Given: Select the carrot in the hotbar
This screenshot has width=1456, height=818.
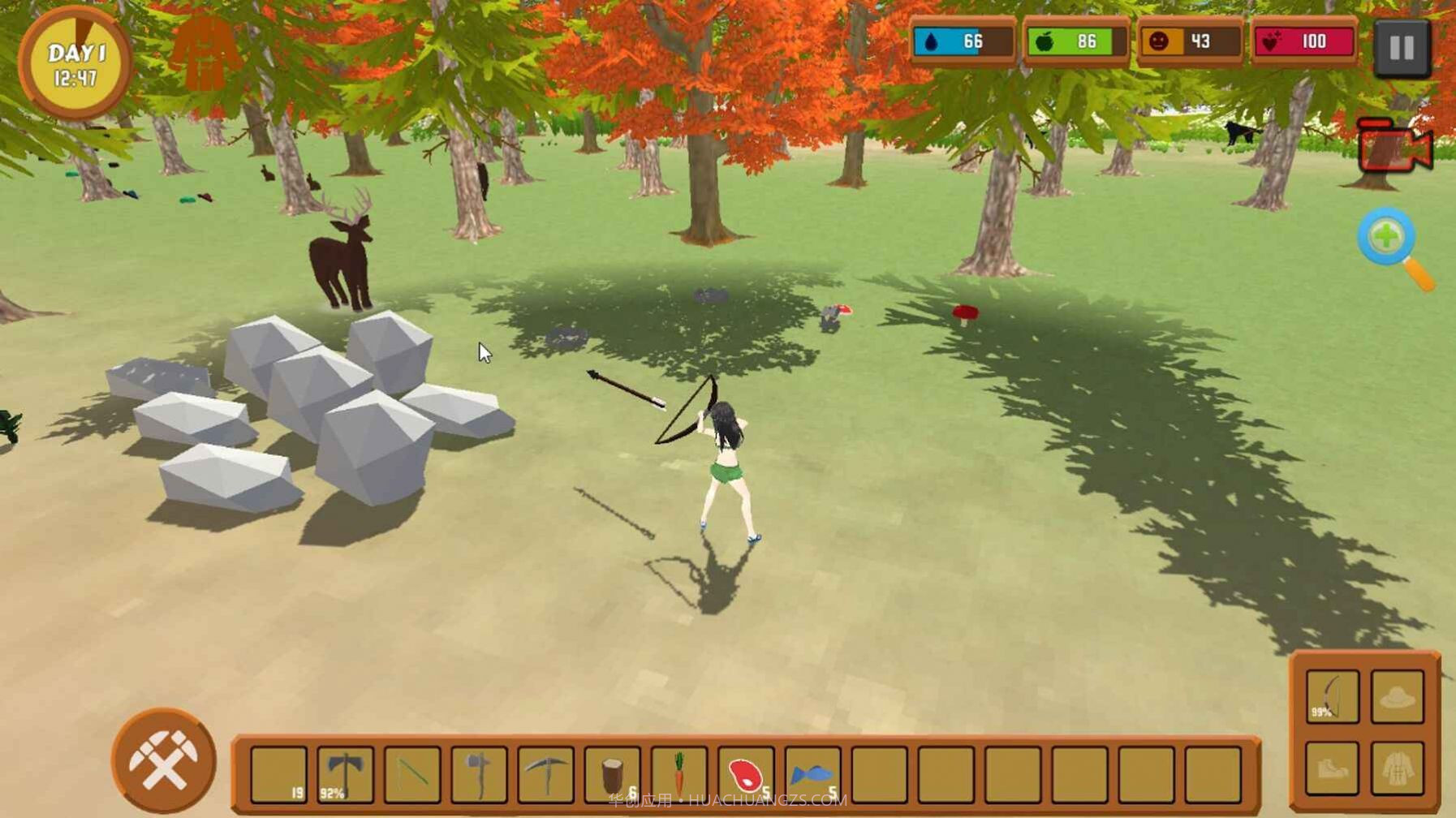Looking at the screenshot, I should click(679, 773).
